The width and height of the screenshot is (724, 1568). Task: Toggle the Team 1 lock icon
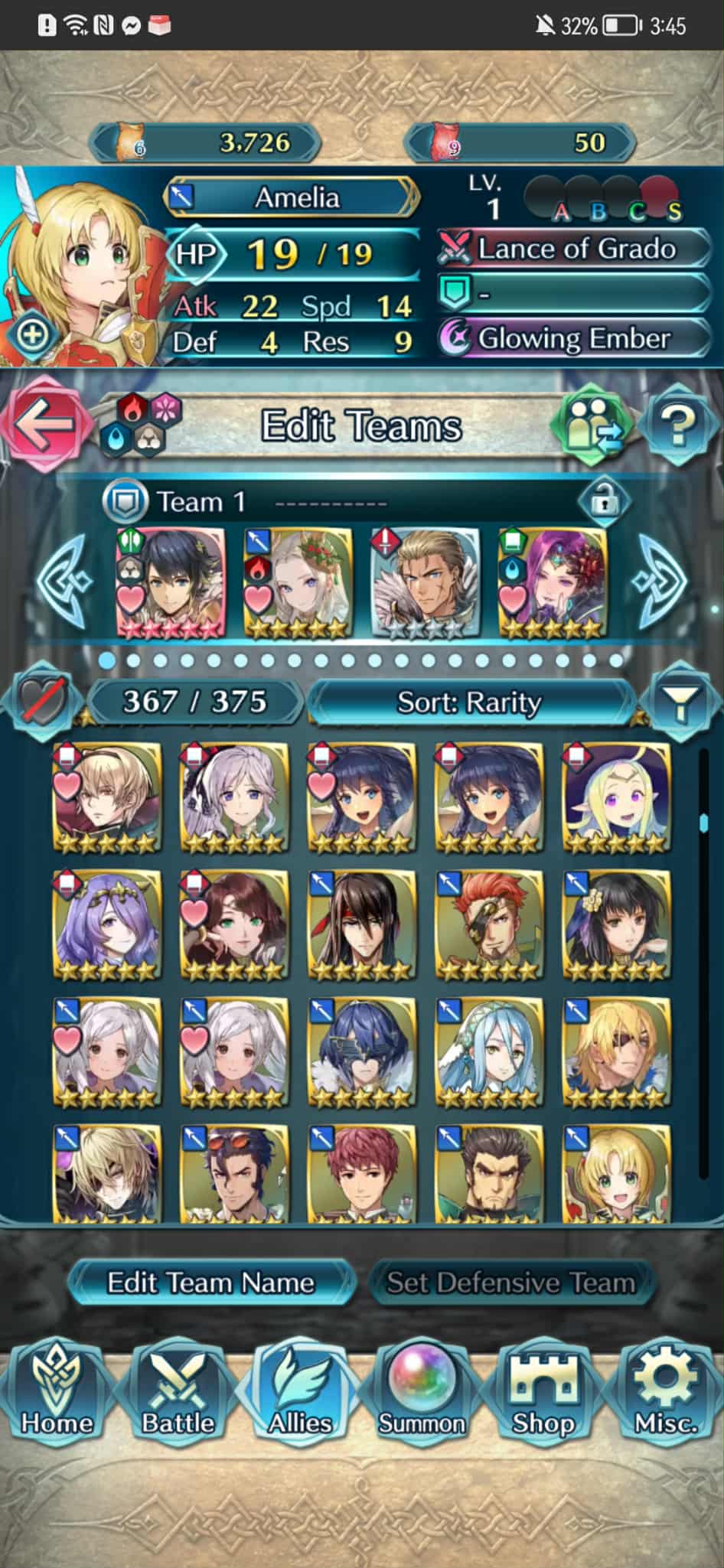point(604,502)
